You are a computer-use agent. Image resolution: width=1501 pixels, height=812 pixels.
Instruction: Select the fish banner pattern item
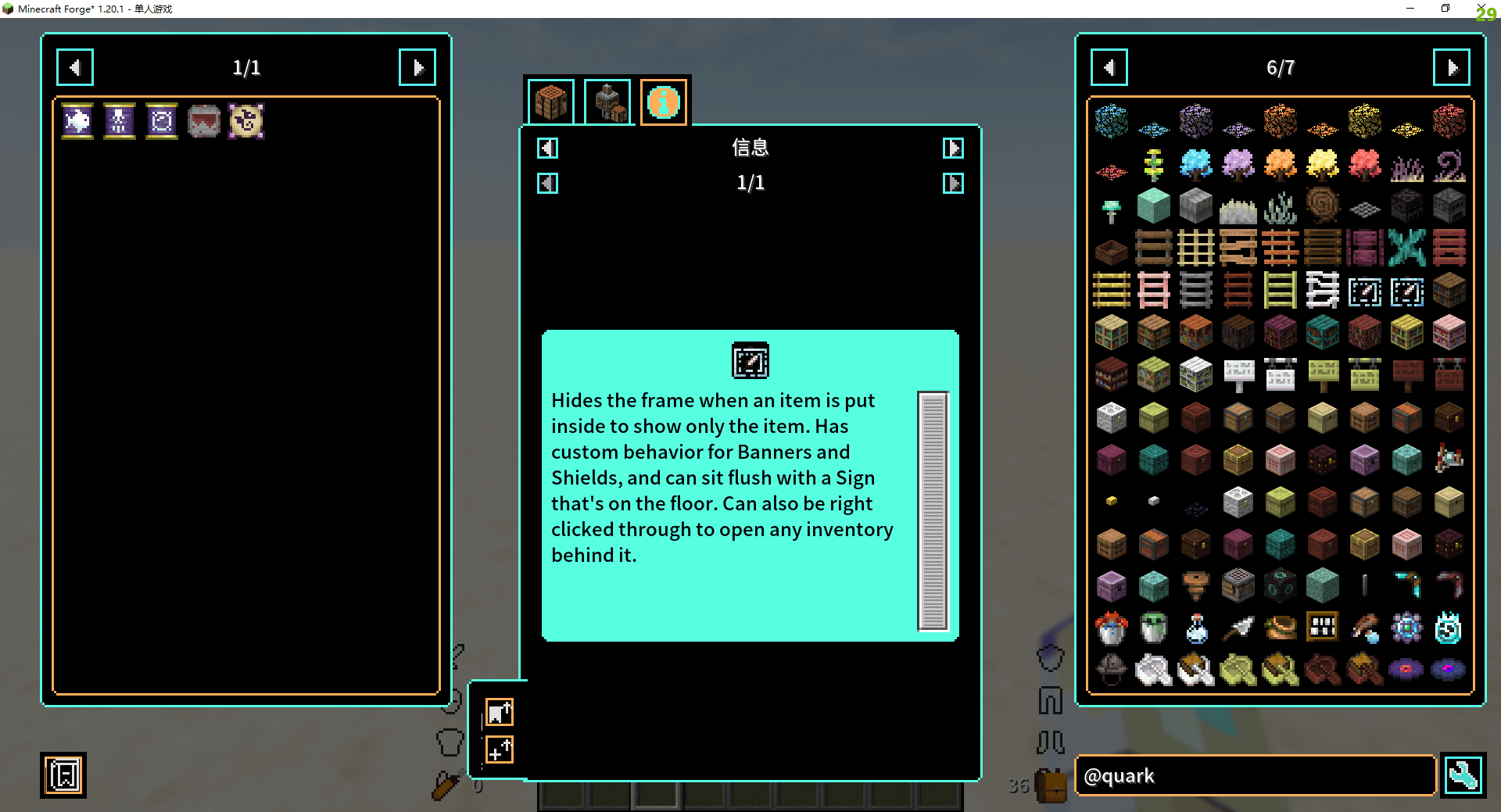pos(77,121)
